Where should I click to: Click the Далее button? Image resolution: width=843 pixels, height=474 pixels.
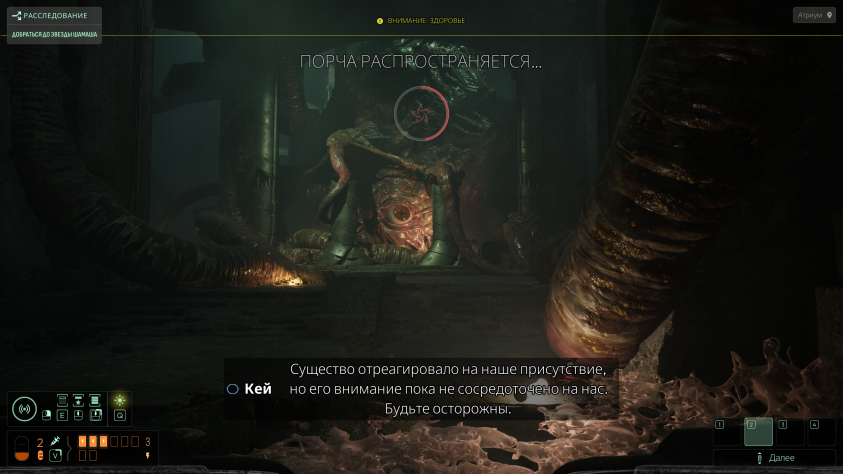pyautogui.click(x=775, y=458)
